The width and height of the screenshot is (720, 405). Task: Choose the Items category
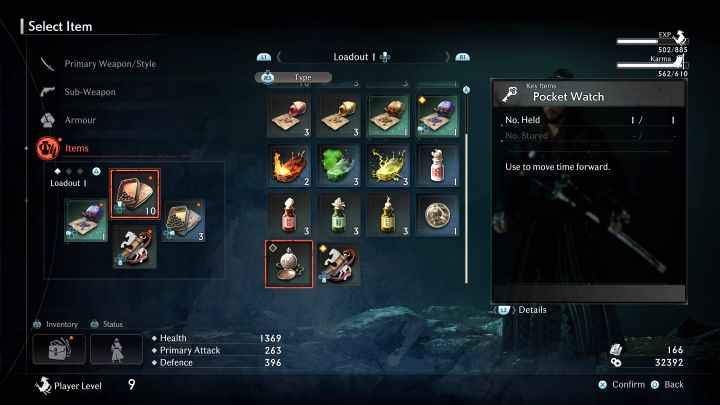tap(77, 148)
